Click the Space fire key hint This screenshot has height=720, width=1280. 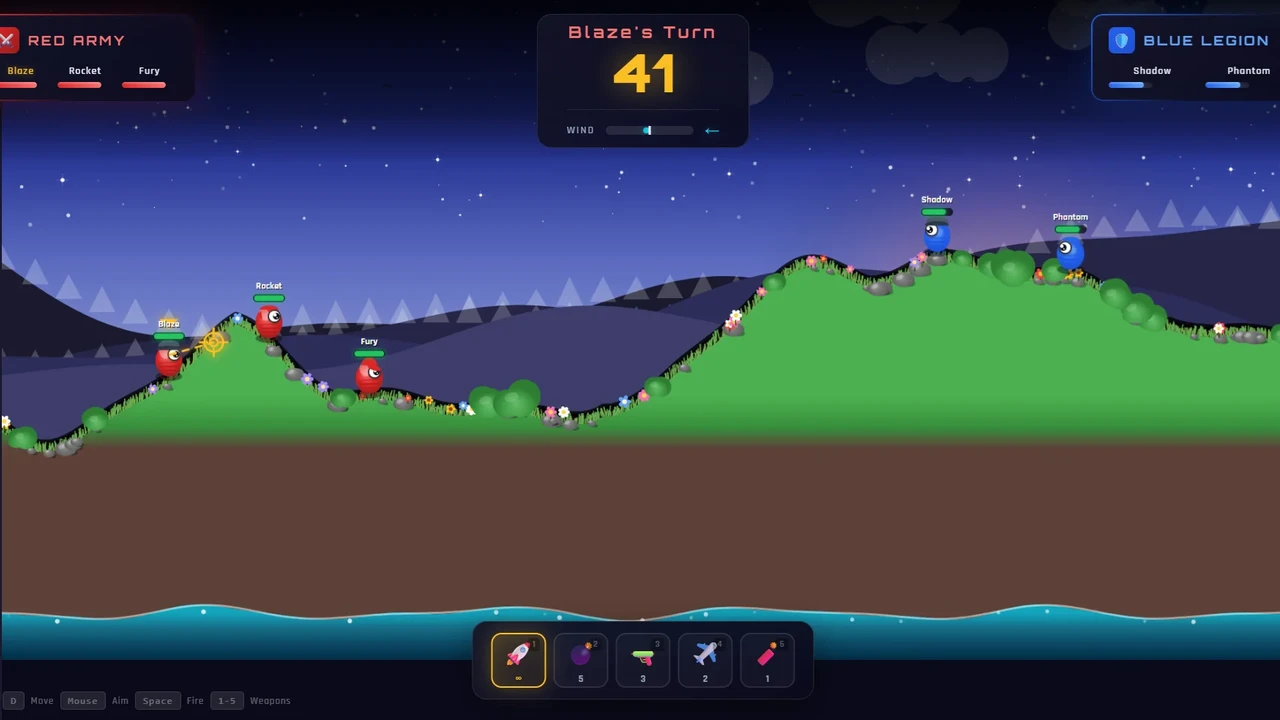click(x=157, y=700)
